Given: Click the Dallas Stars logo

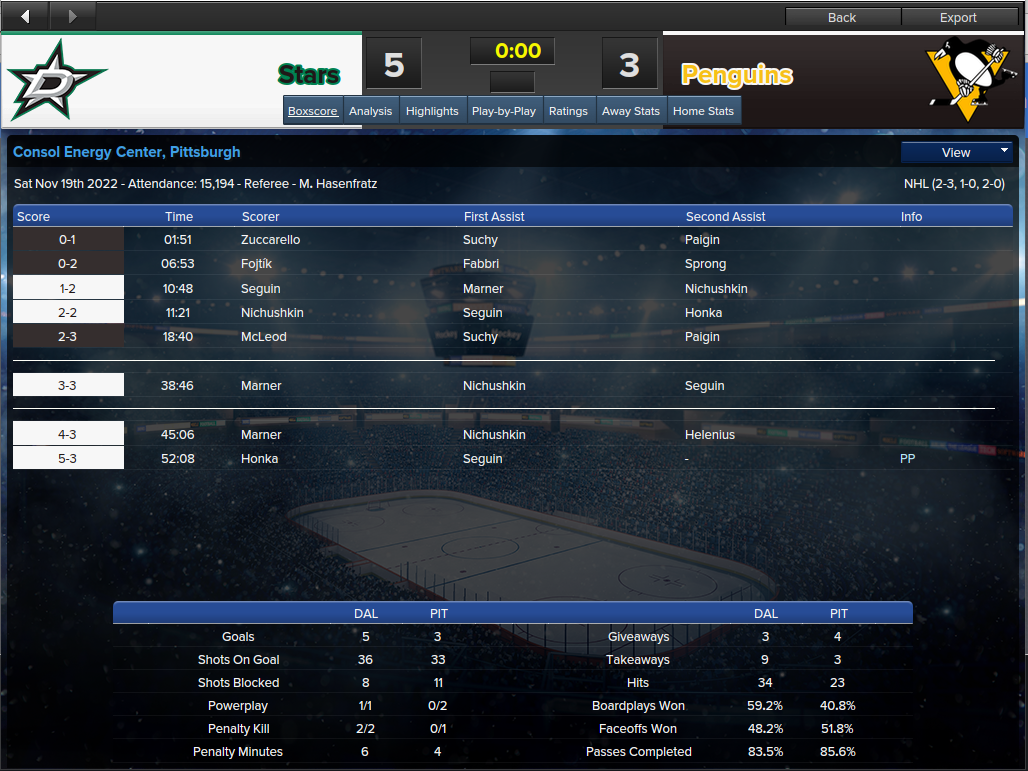Looking at the screenshot, I should click(57, 80).
